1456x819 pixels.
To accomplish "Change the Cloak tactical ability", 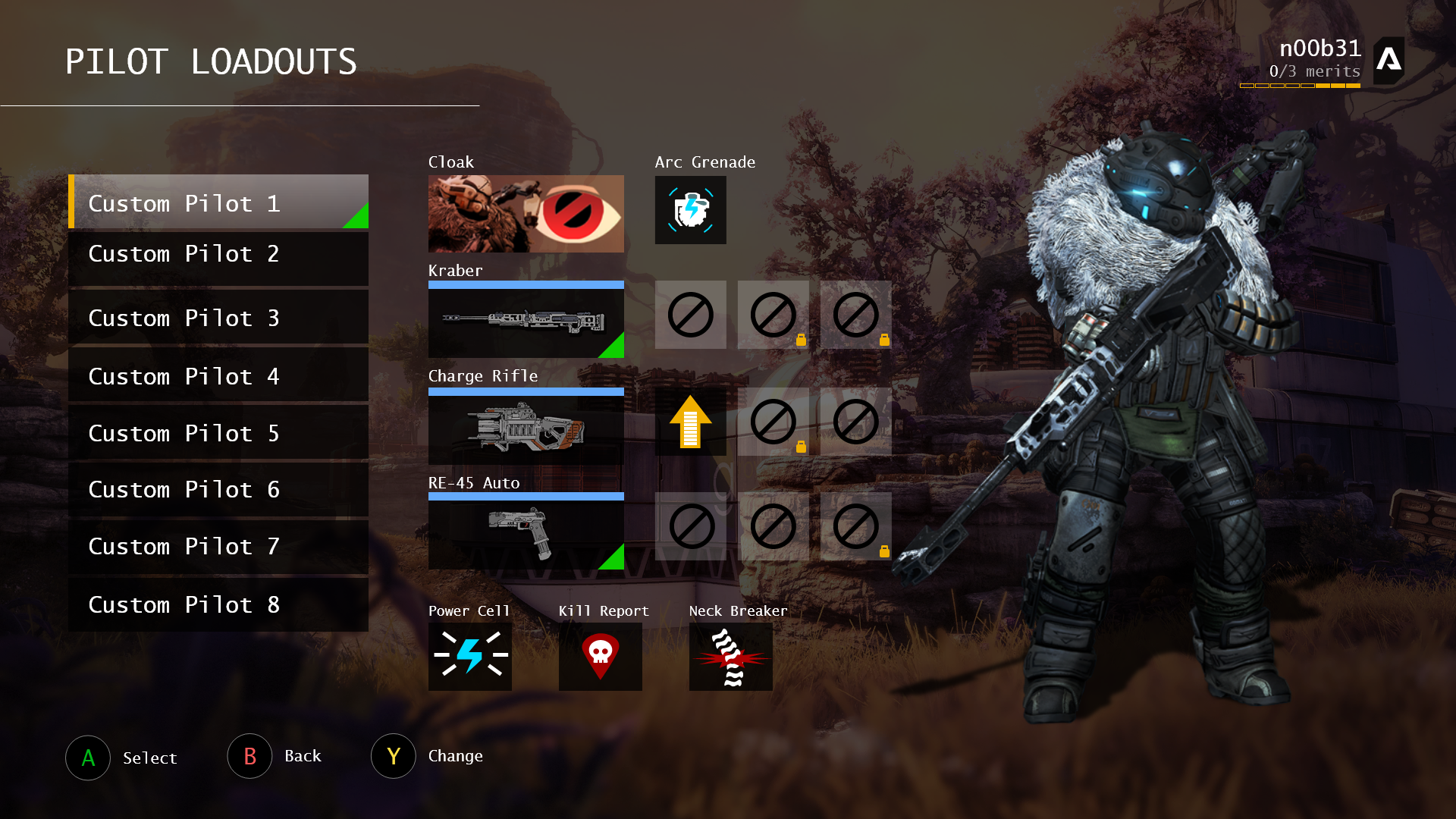I will [526, 214].
